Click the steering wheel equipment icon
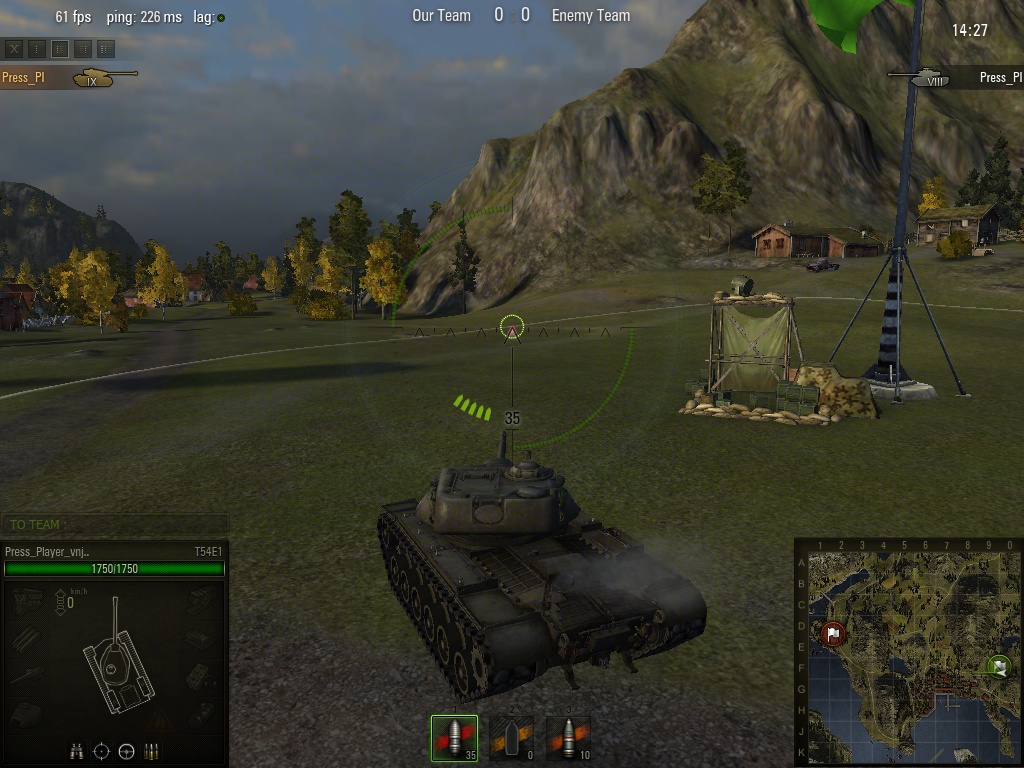Screen dimensions: 1024x768 [127, 751]
